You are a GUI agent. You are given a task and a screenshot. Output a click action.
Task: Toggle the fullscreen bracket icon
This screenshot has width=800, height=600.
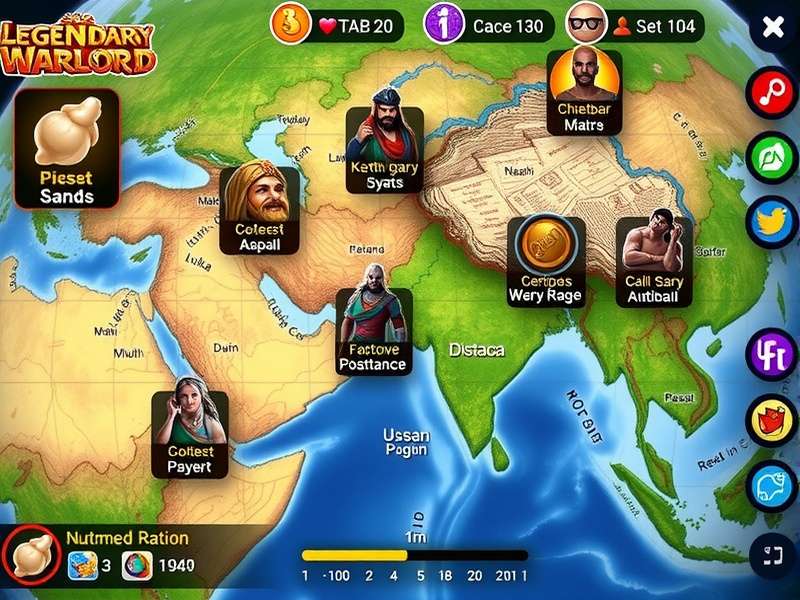click(772, 551)
